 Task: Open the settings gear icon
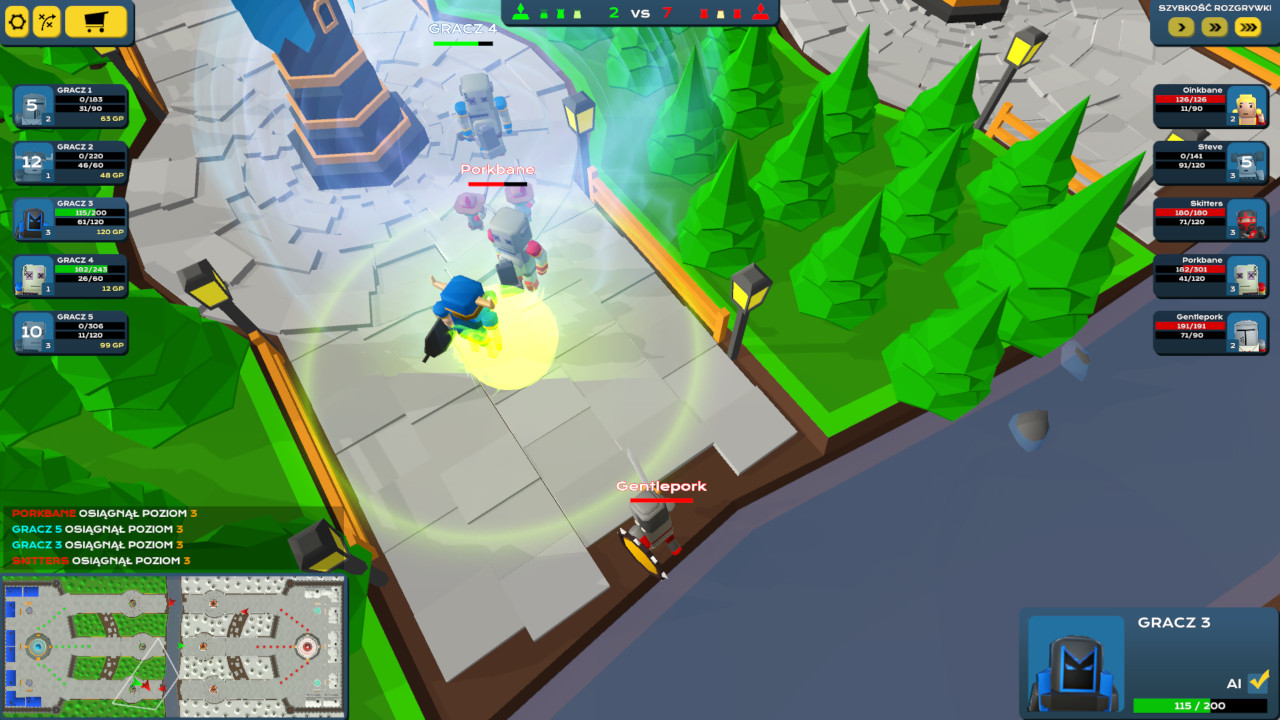coord(18,21)
